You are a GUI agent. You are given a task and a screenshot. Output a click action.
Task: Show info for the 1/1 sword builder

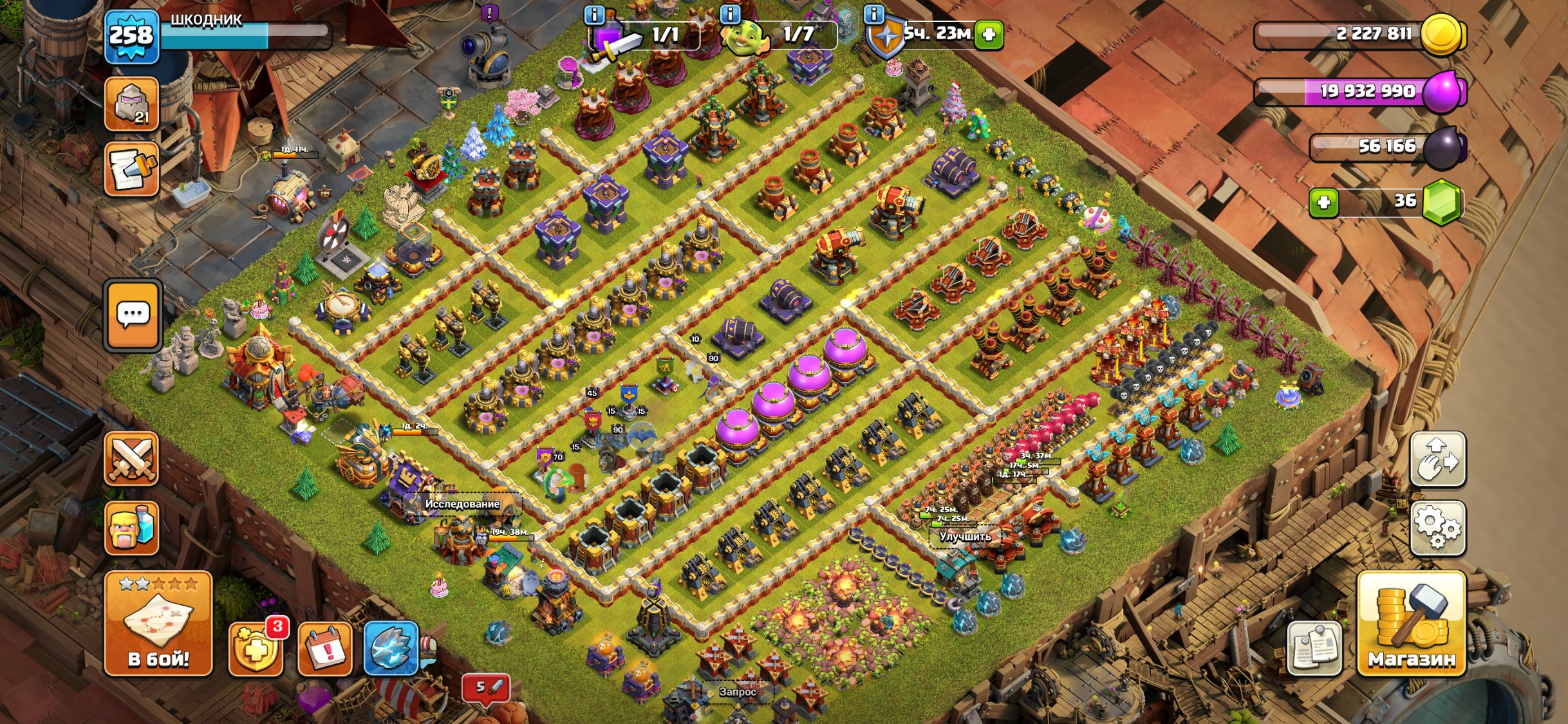594,14
